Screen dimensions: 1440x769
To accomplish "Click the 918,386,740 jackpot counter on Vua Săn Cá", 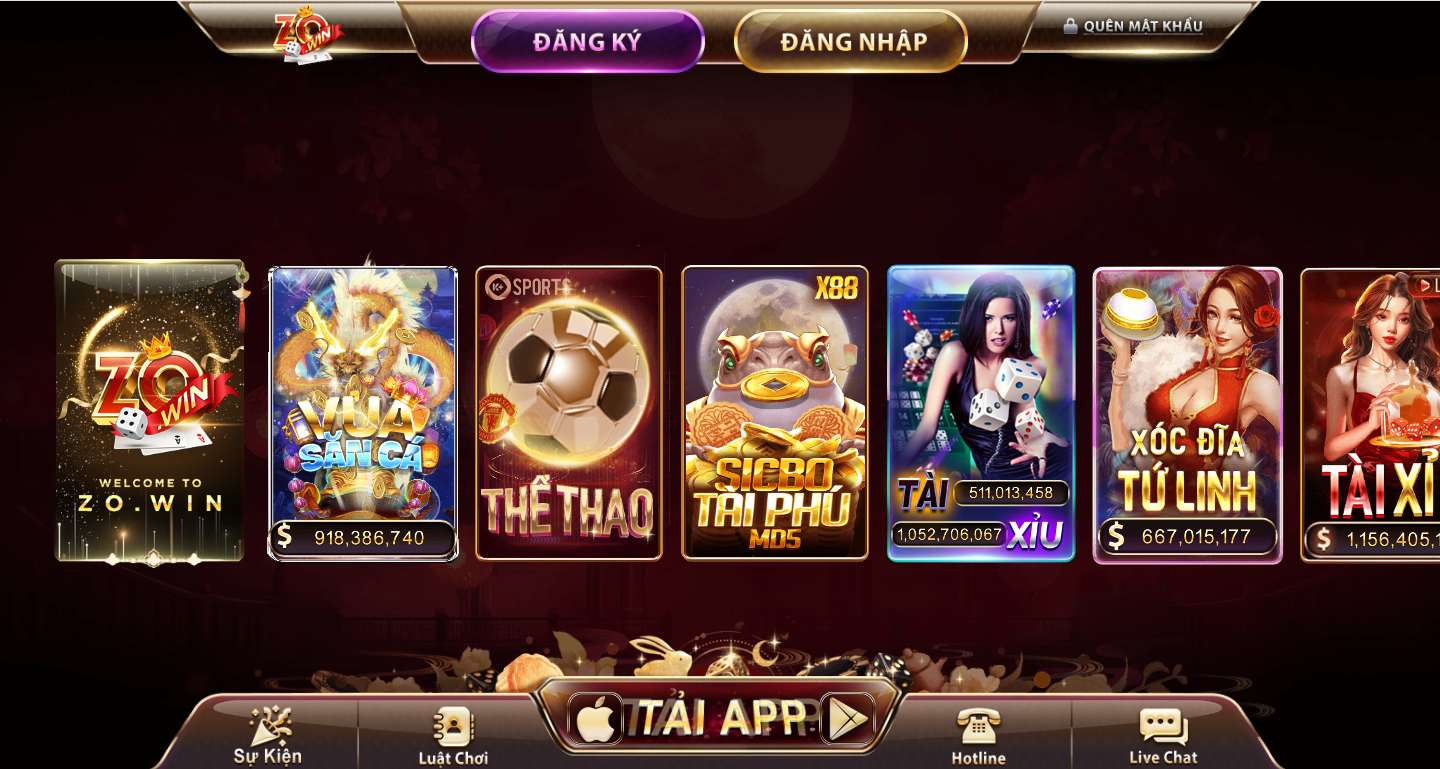I will 363,536.
